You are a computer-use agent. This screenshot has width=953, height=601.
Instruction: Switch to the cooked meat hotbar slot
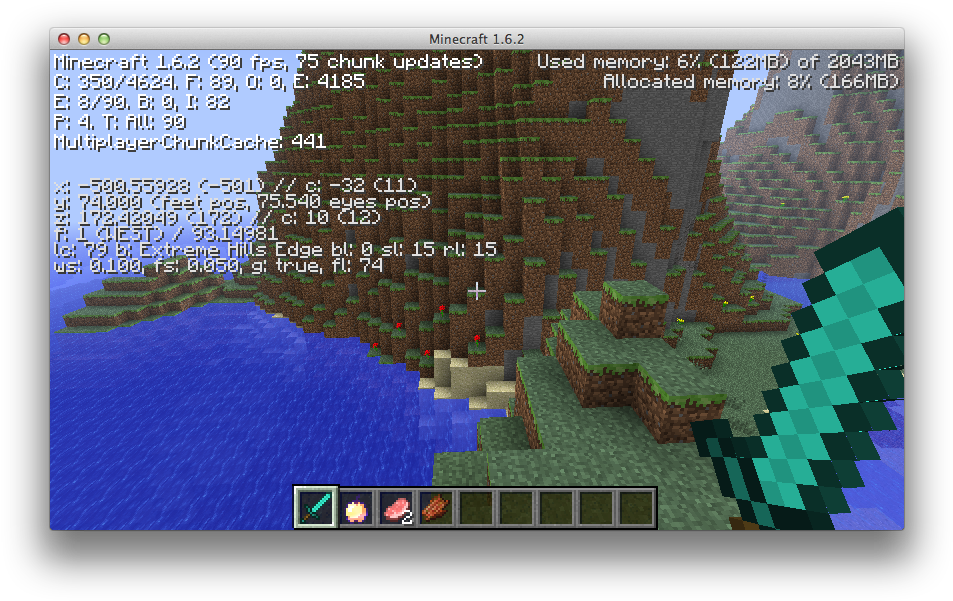coord(435,508)
